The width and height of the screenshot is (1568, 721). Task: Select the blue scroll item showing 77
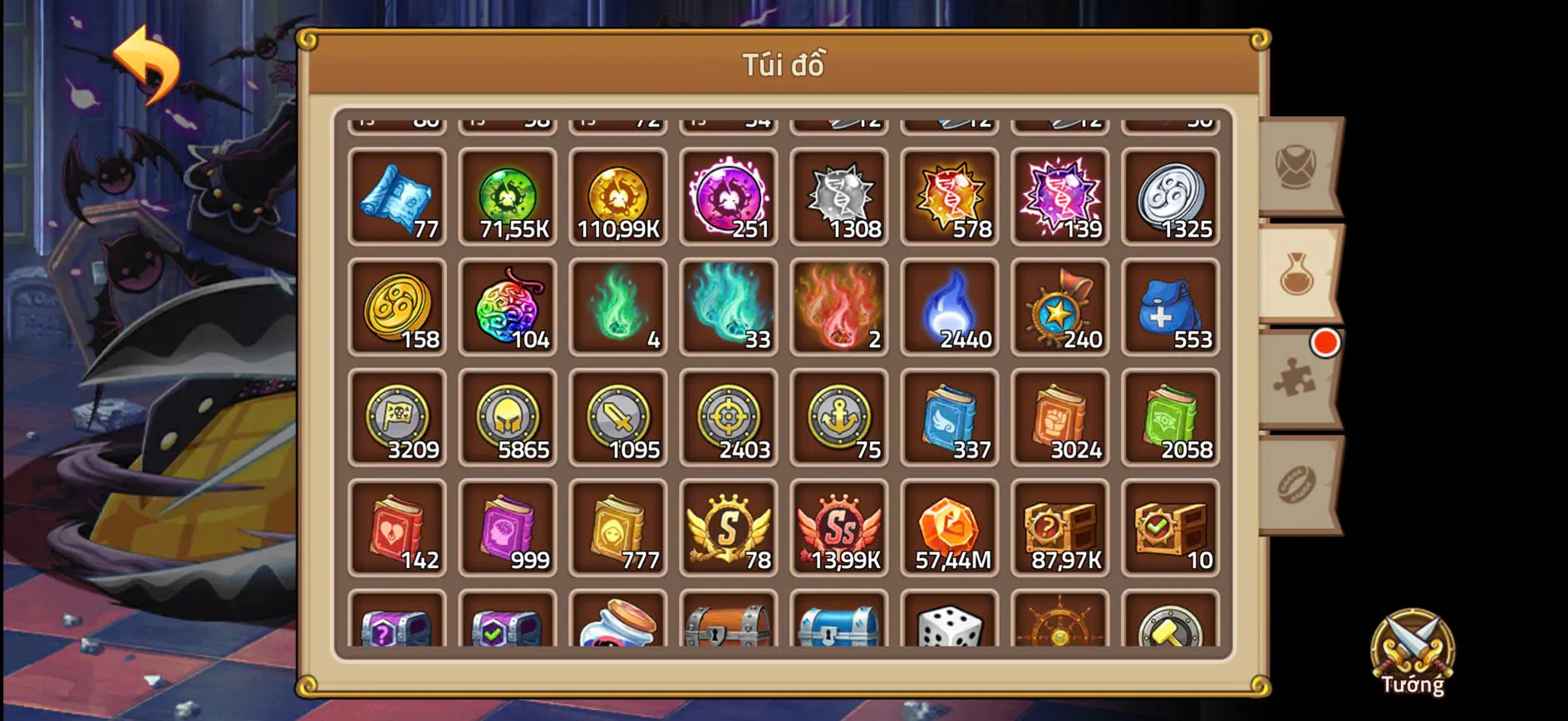pos(397,198)
